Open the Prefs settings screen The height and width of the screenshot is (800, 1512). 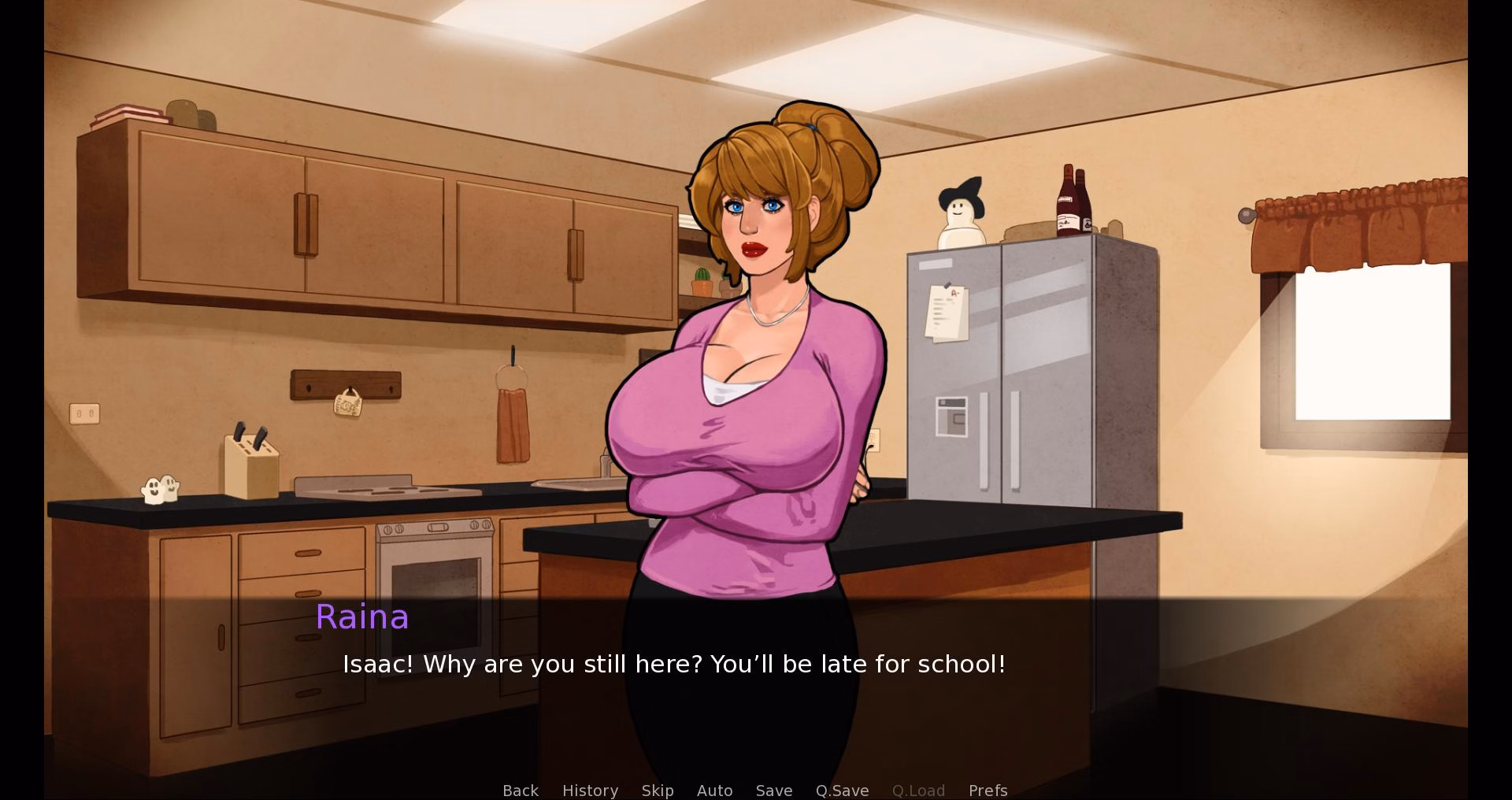tap(988, 791)
